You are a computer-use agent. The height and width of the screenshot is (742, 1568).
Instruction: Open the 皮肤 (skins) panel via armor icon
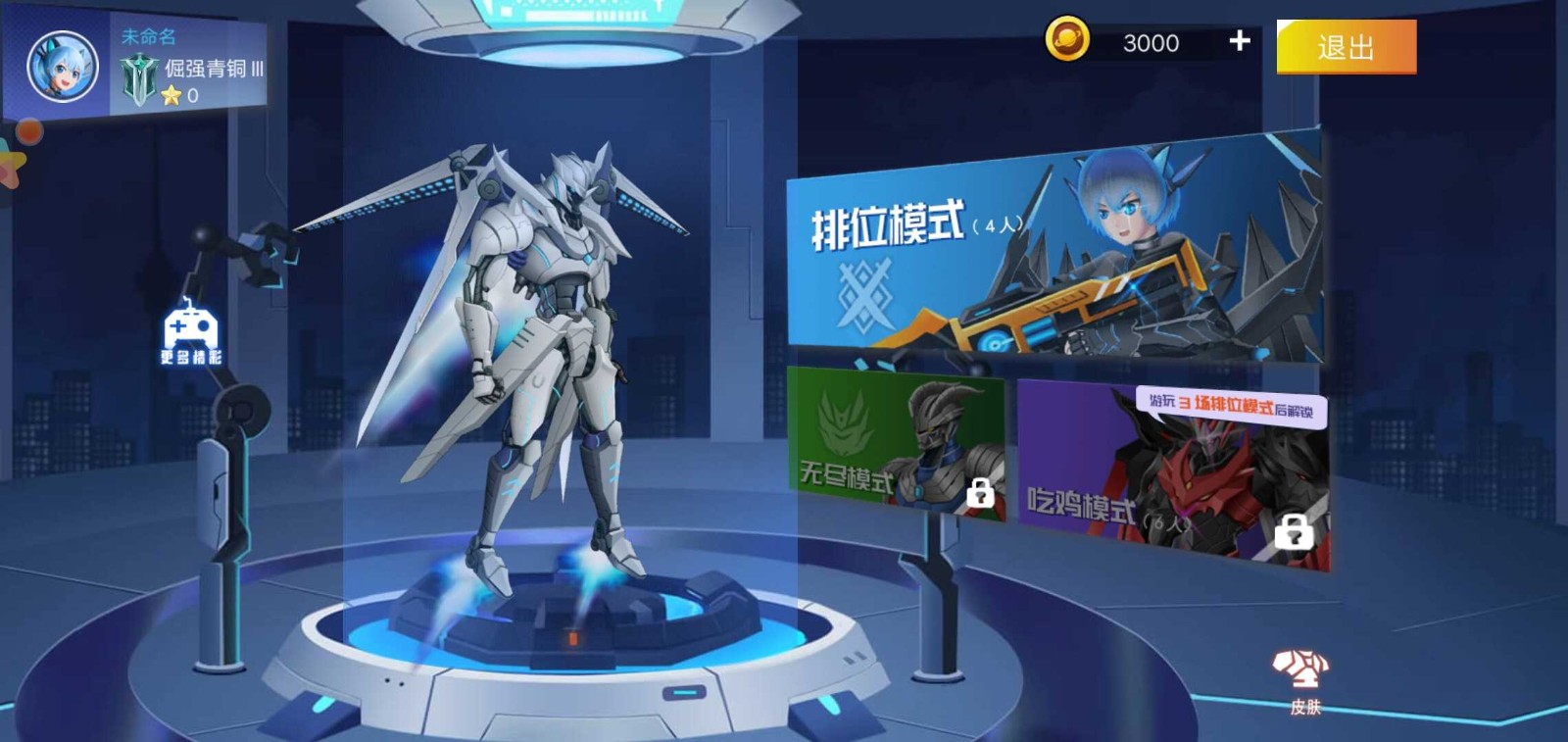pos(1300,672)
